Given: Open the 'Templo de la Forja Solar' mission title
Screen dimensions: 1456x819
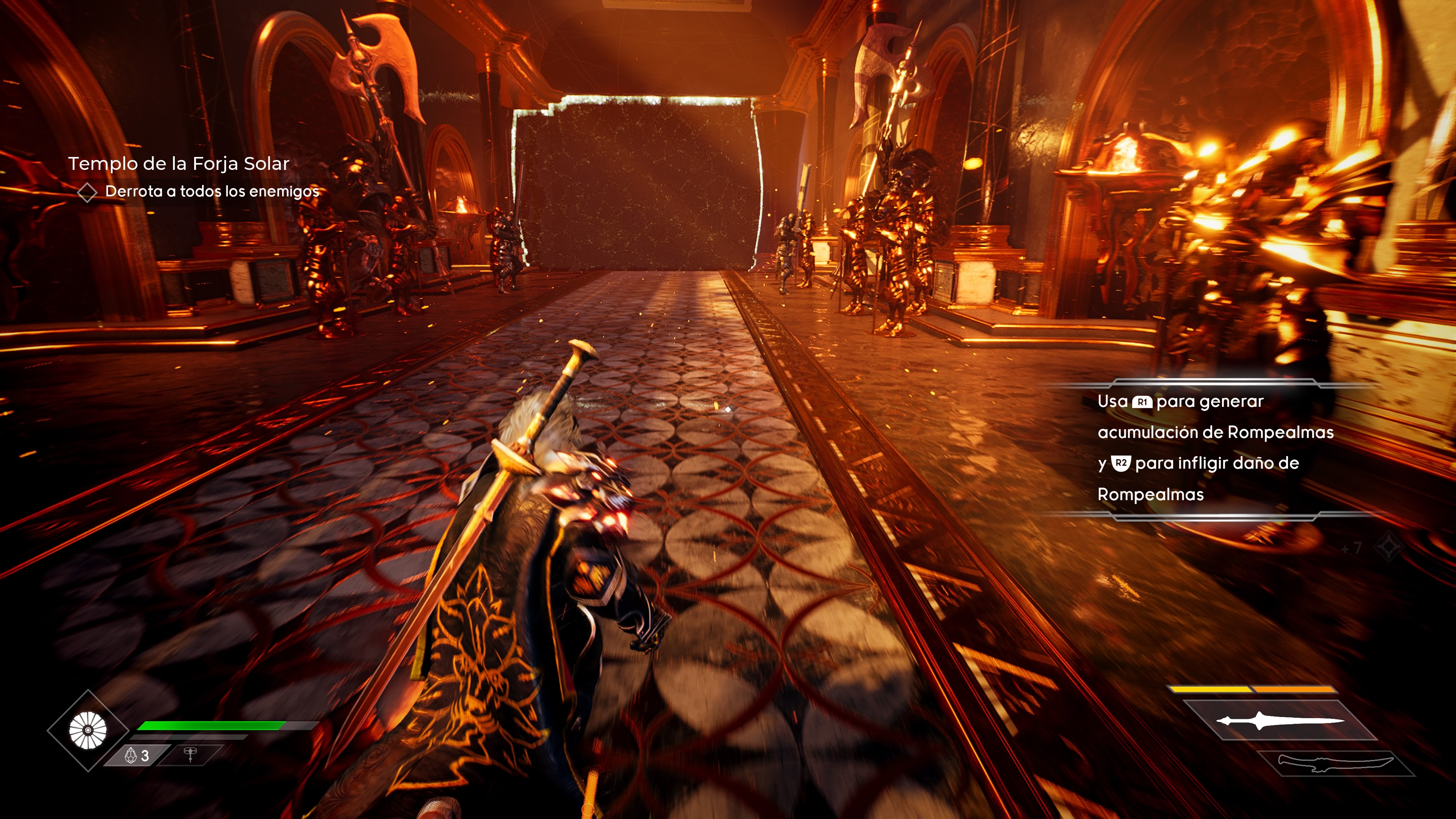Looking at the screenshot, I should point(179,164).
